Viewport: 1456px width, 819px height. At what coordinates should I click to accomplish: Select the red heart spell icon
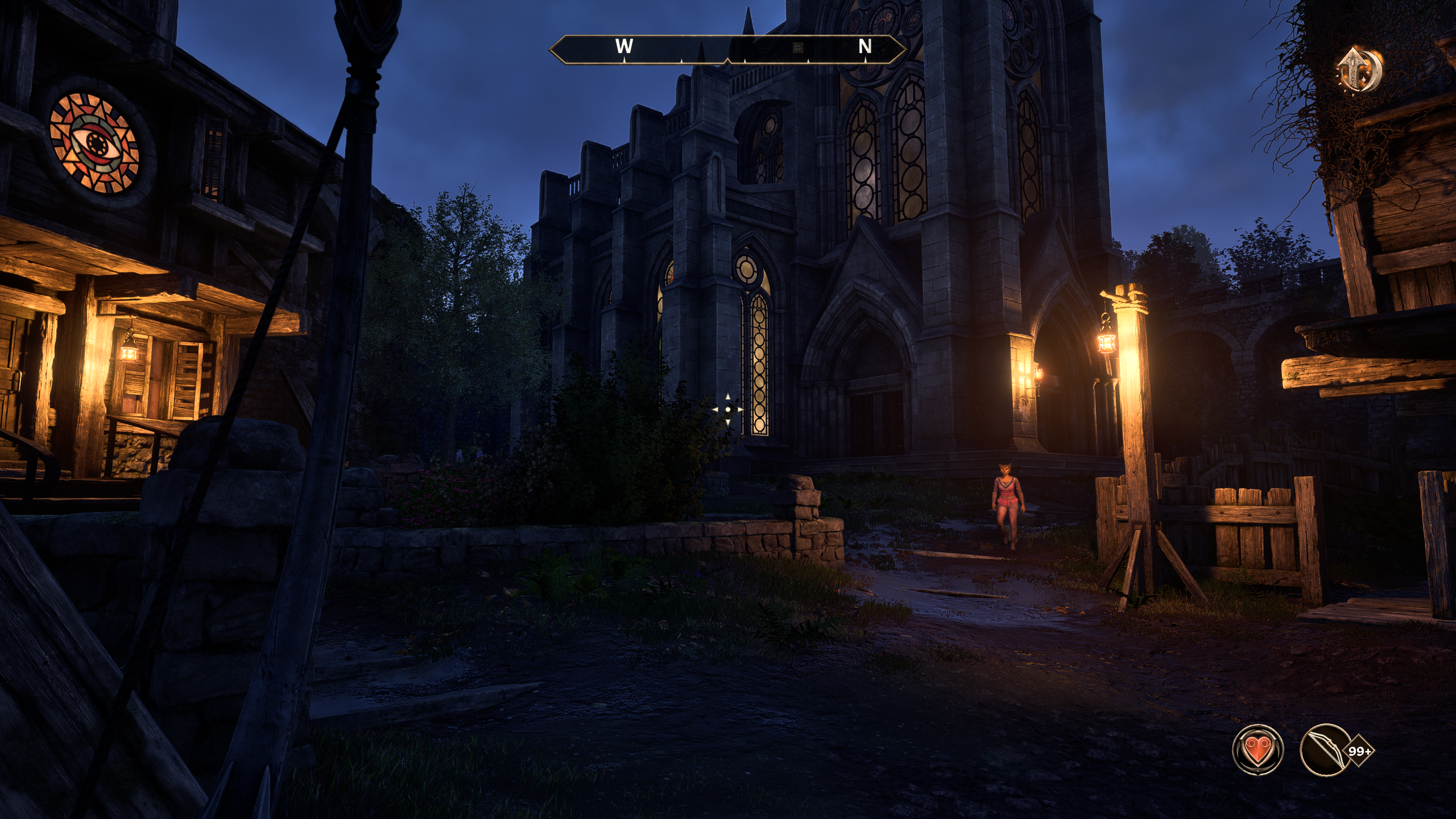[1258, 750]
